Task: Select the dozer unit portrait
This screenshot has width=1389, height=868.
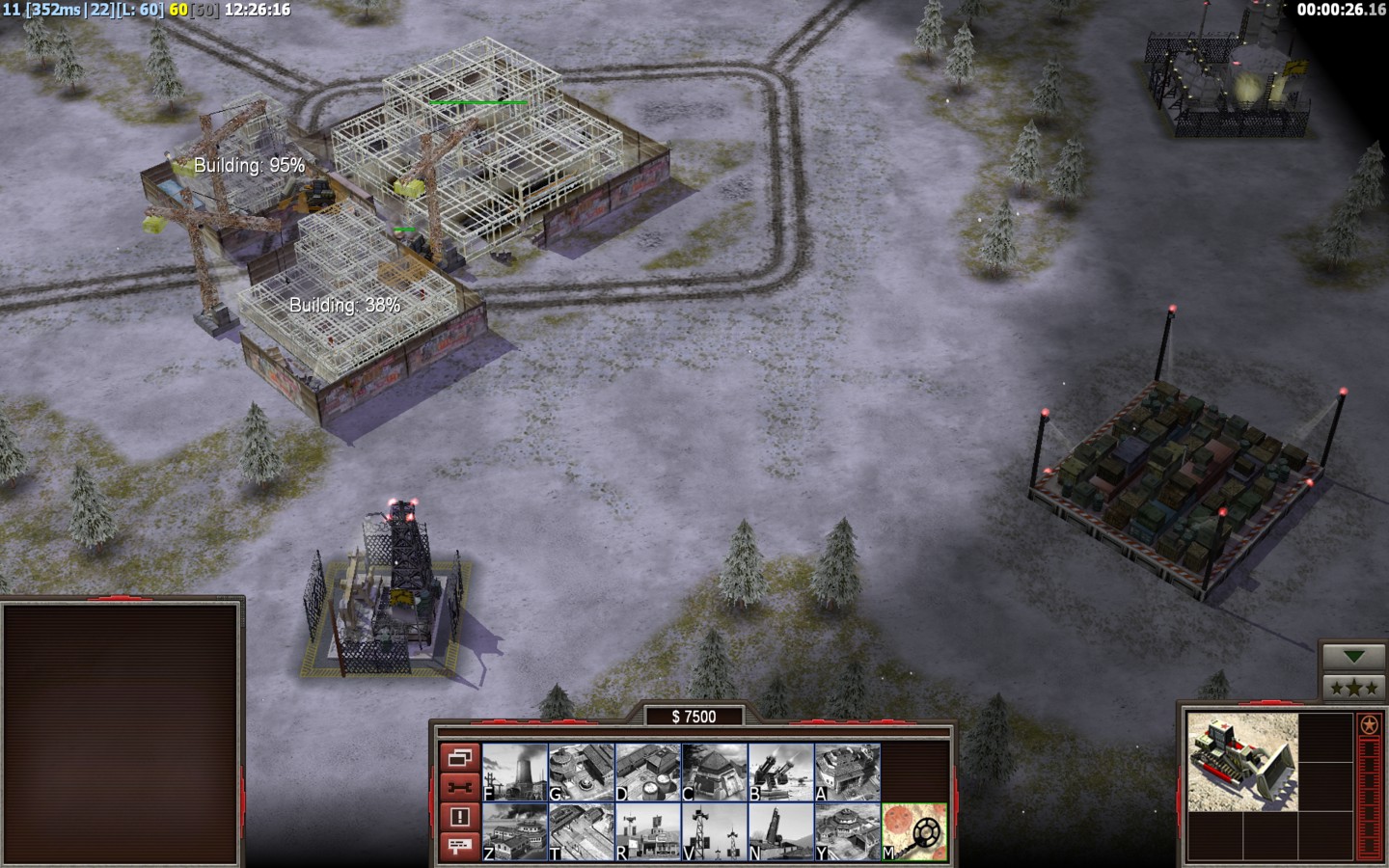Action: [1242, 761]
